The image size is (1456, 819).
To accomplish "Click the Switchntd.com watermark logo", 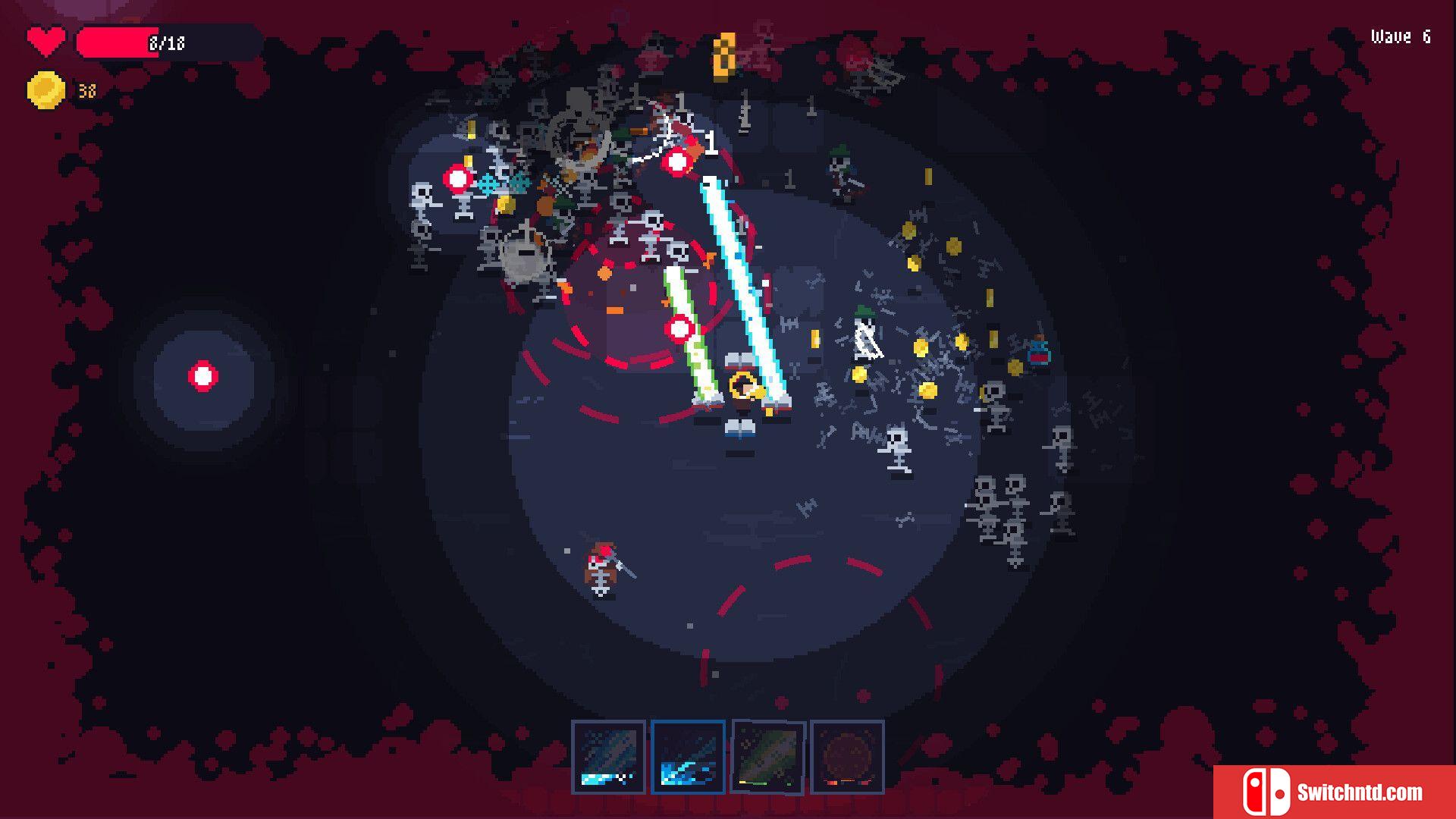I will (x=1334, y=792).
